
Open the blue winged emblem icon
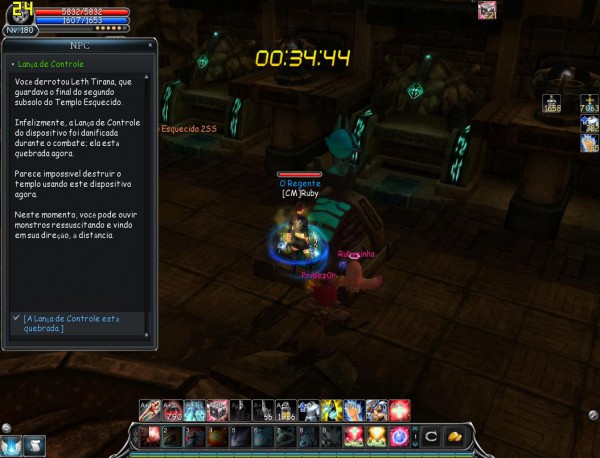click(11, 445)
